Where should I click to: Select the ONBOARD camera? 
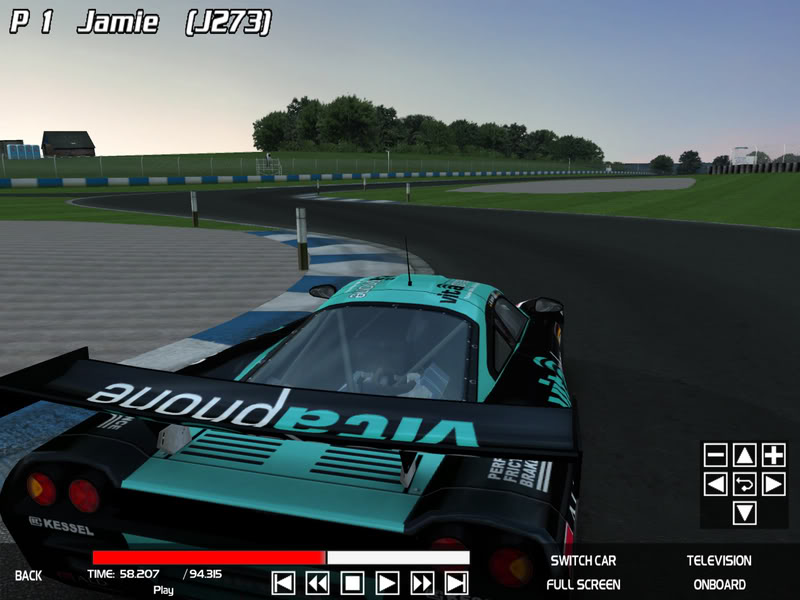tap(719, 584)
